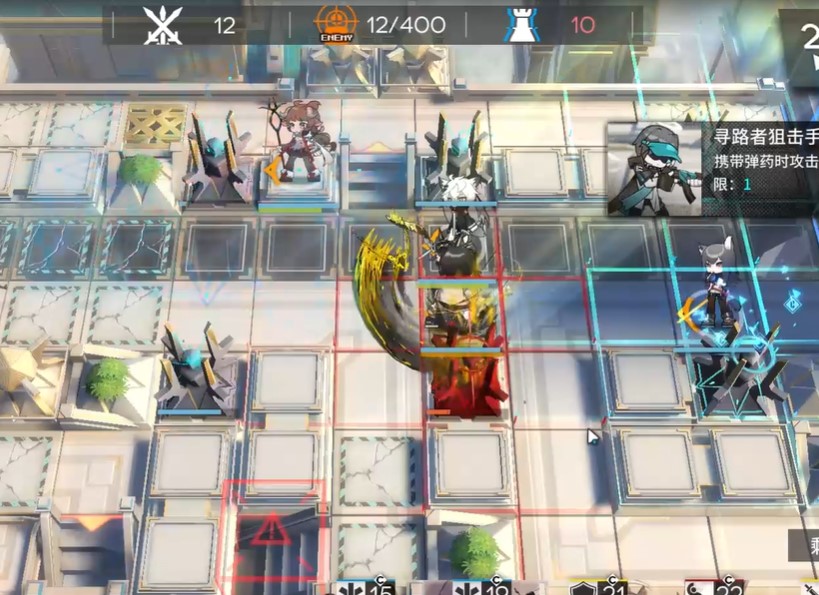Viewport: 819px width, 595px height.
Task: Select the 22-cost operator card
Action: coord(715,587)
